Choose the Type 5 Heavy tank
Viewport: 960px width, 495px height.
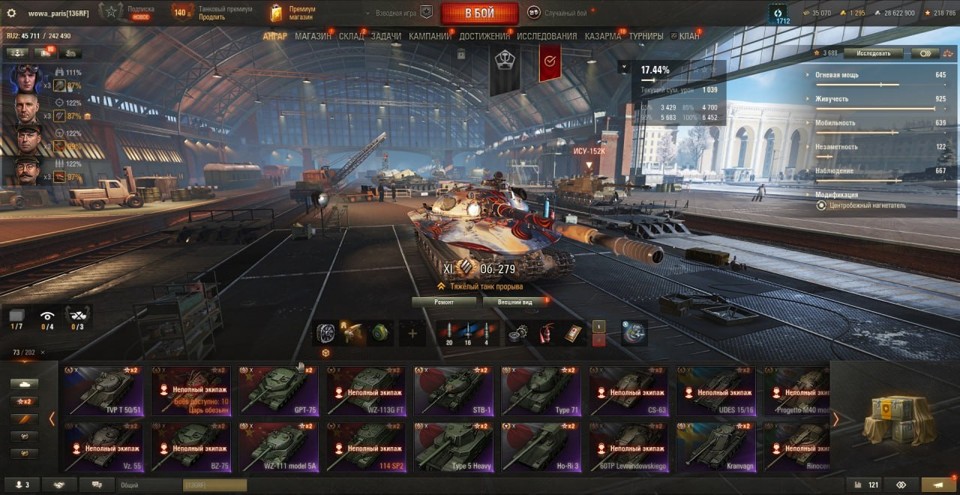(x=453, y=446)
